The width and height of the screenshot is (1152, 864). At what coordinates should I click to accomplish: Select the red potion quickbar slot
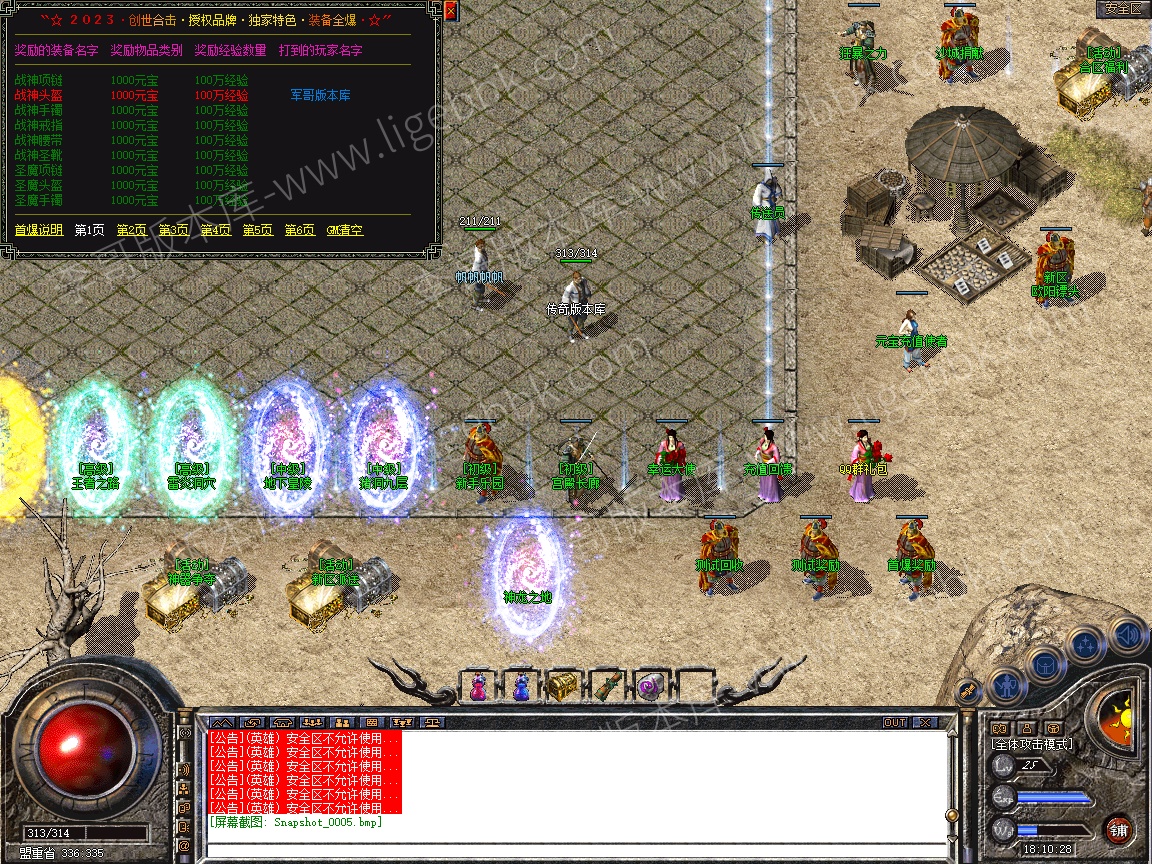477,688
